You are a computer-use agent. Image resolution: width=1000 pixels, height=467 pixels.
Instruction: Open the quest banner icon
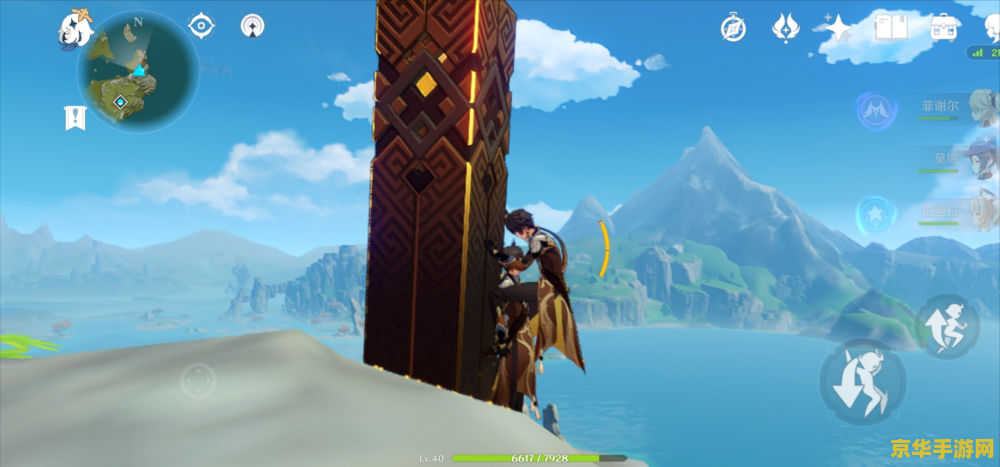pos(75,118)
